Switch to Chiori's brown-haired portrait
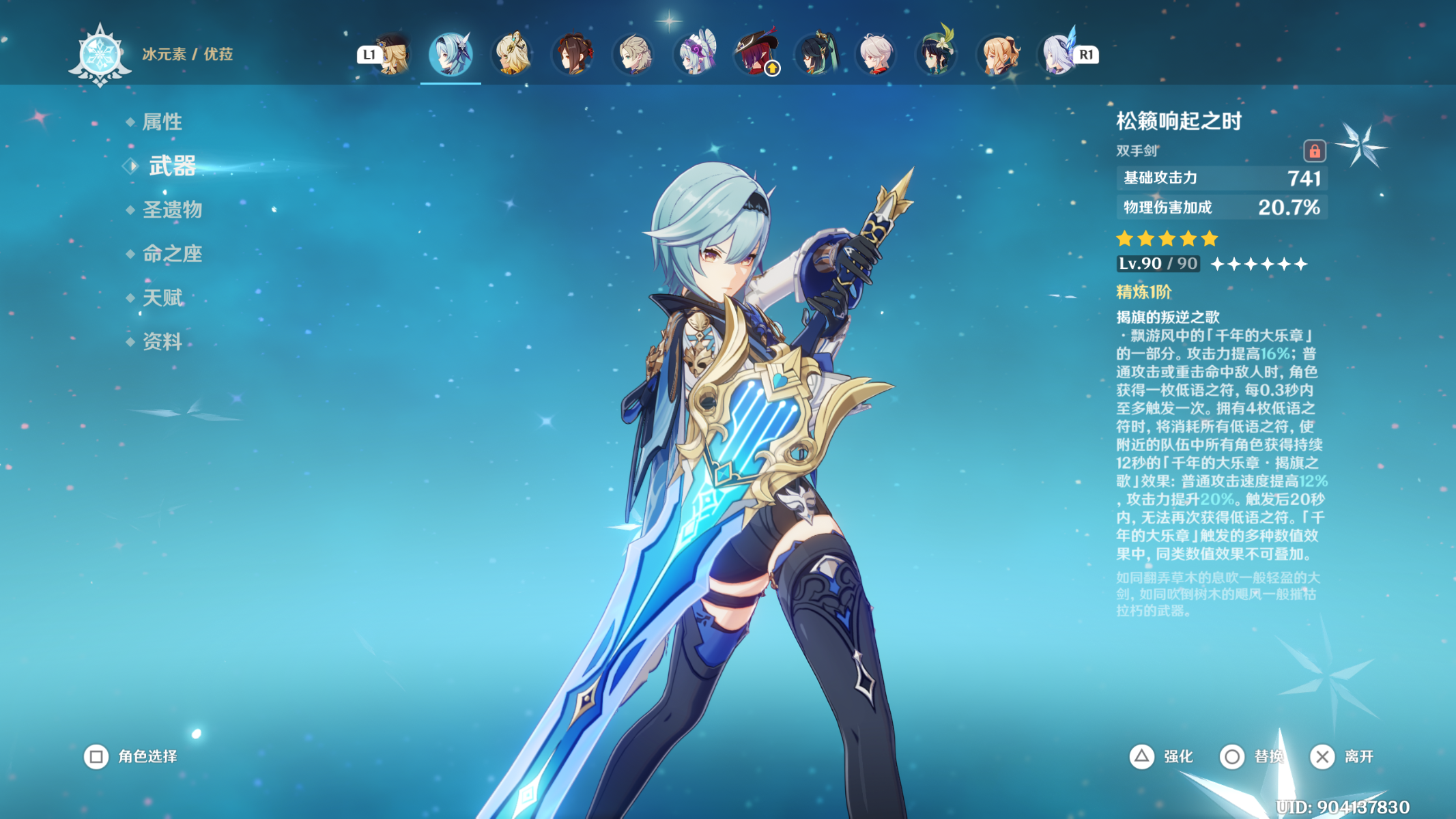 pyautogui.click(x=573, y=54)
